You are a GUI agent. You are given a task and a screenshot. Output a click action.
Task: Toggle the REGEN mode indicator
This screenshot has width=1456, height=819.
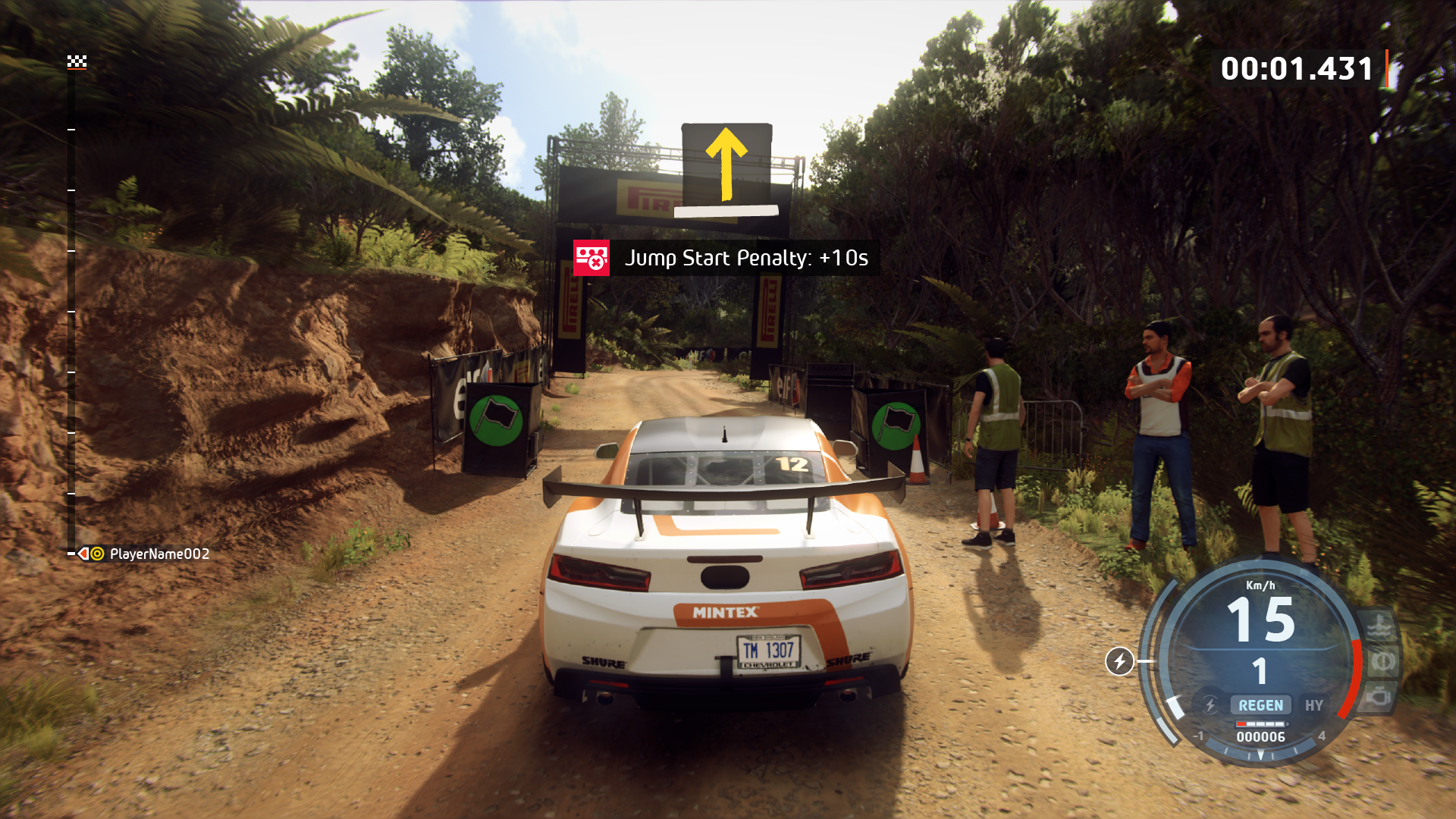point(1260,705)
